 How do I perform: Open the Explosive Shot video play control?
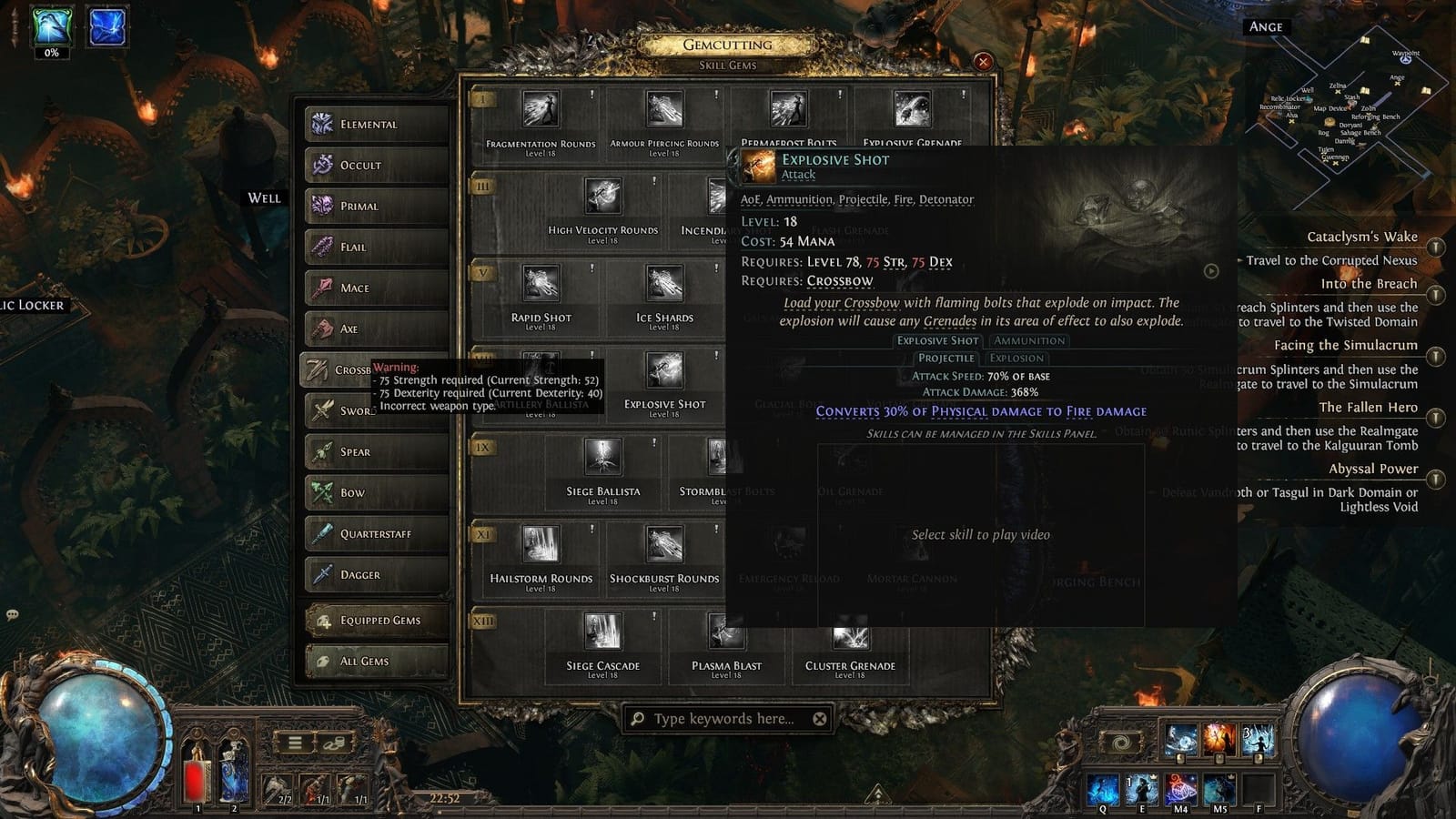click(1211, 271)
